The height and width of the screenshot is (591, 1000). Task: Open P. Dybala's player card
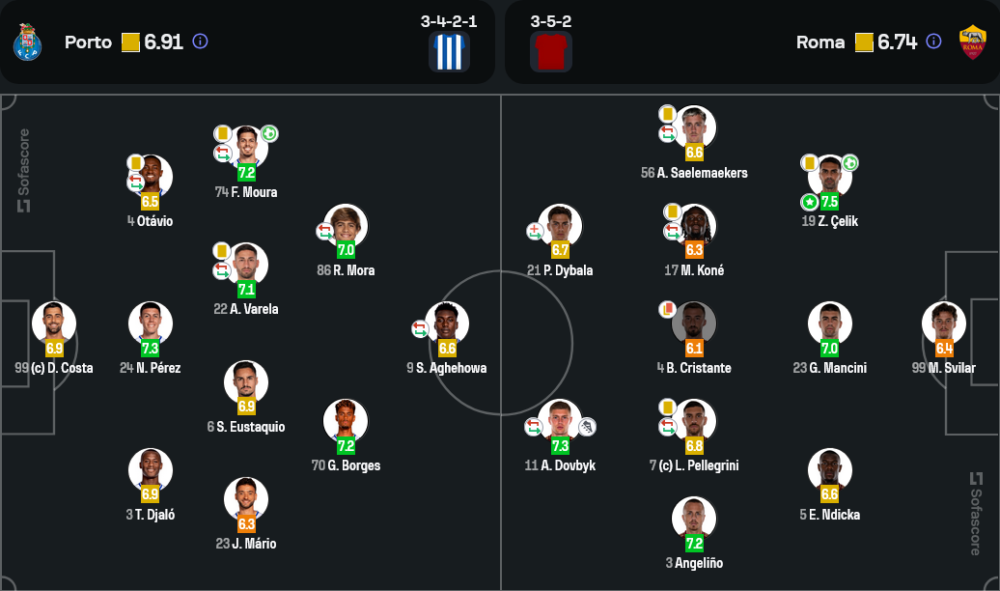[560, 226]
